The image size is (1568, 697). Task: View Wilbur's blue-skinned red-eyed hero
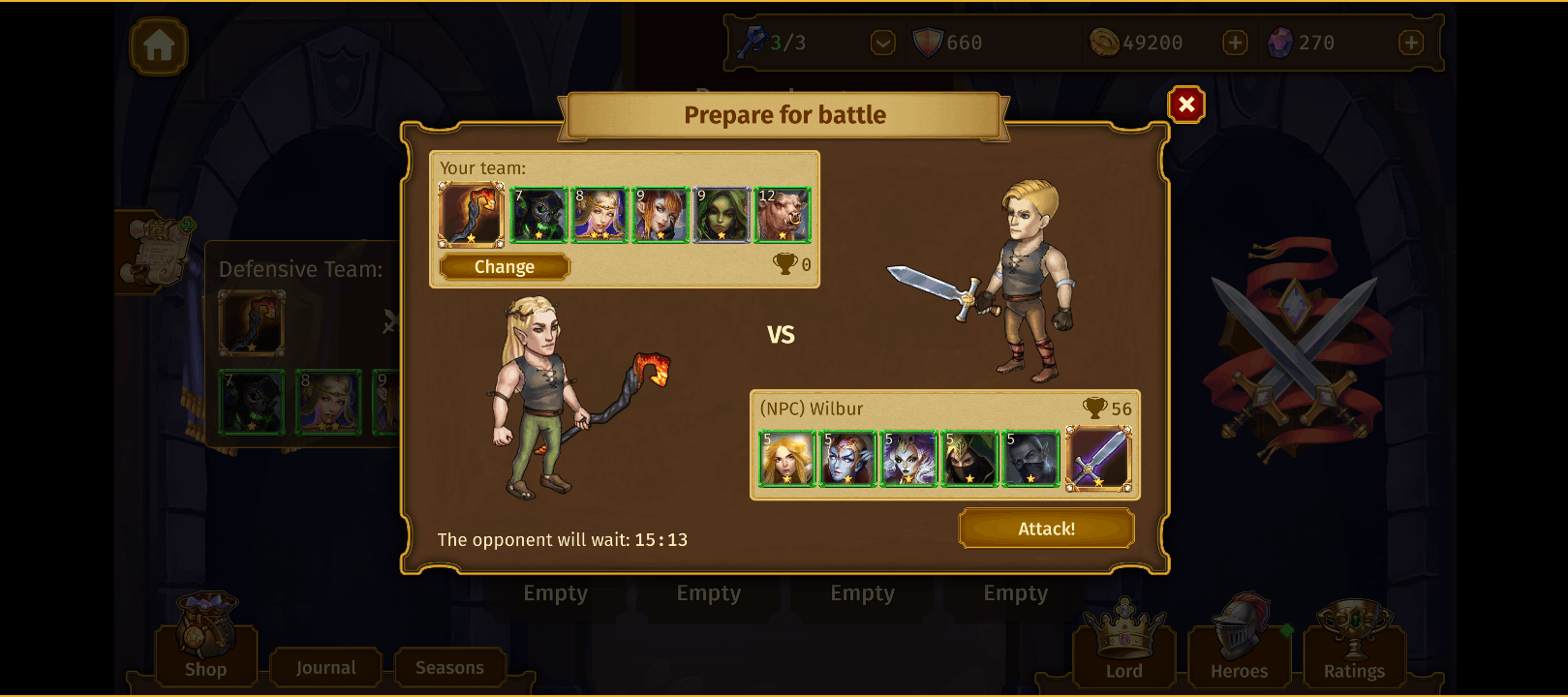click(x=848, y=459)
